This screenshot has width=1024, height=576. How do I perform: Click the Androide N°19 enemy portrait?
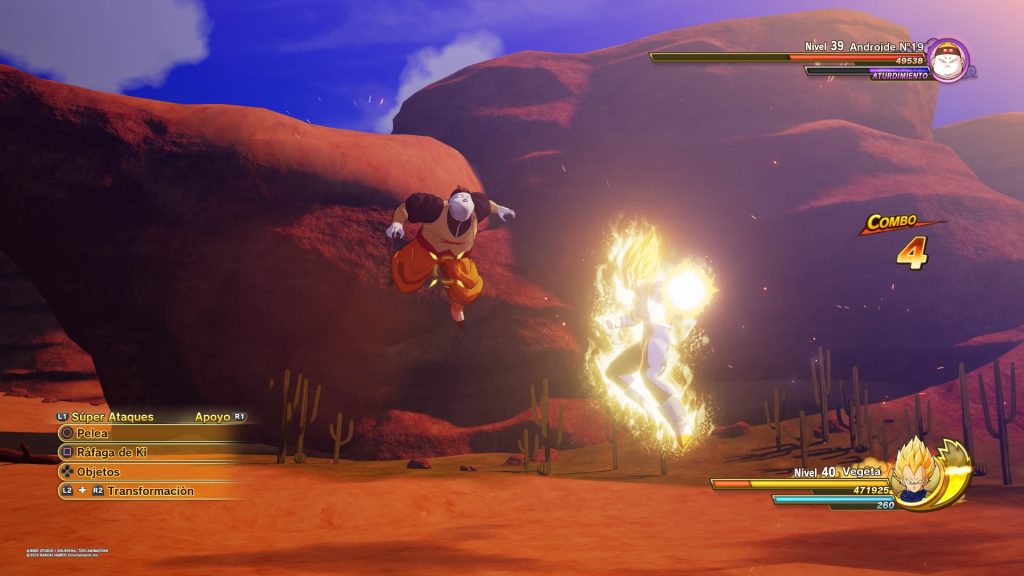[945, 59]
